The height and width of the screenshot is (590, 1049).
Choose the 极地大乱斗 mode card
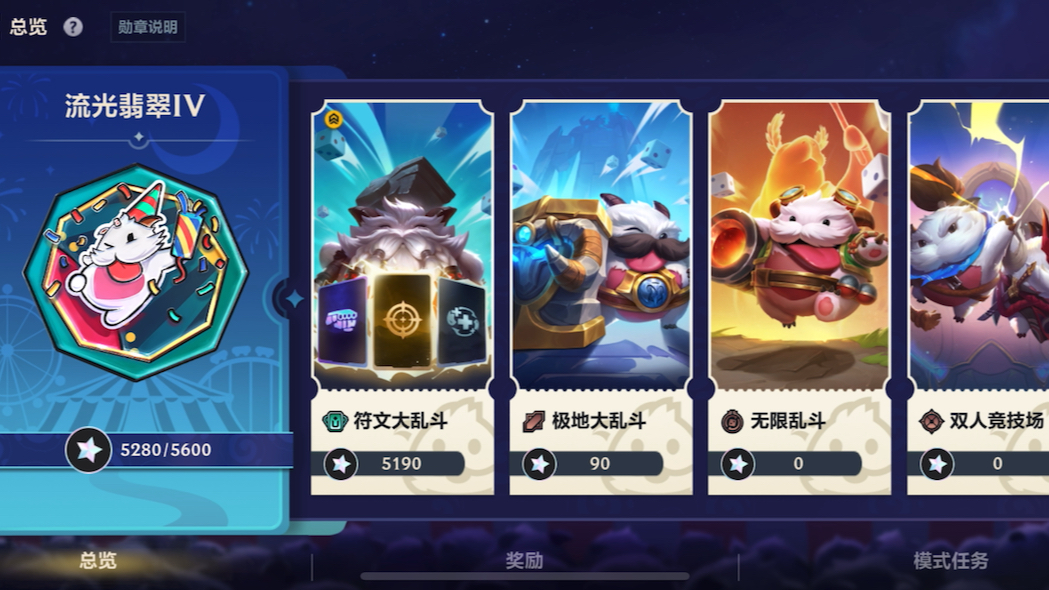click(x=600, y=297)
